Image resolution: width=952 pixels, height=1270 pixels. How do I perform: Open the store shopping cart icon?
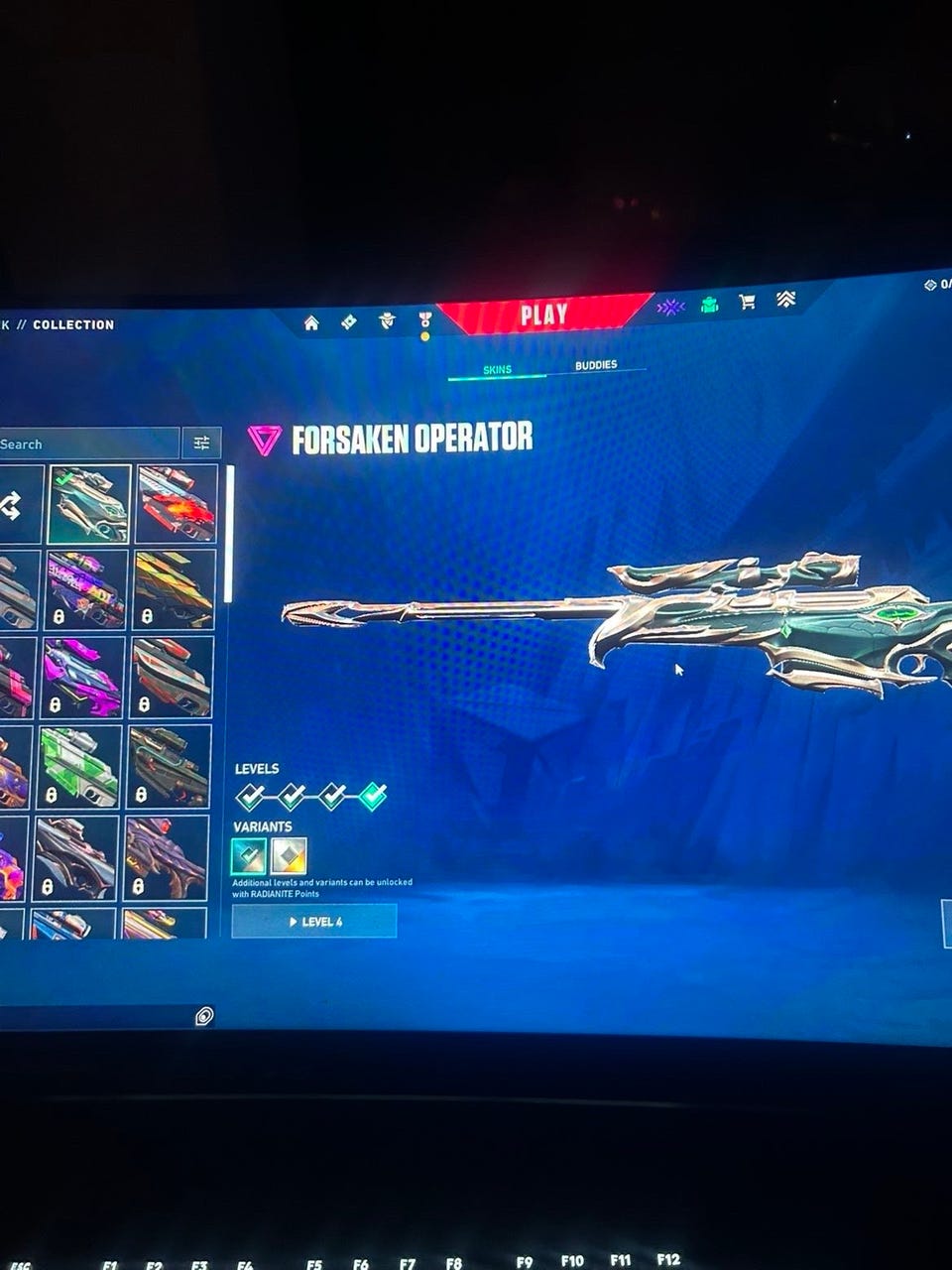(x=748, y=302)
